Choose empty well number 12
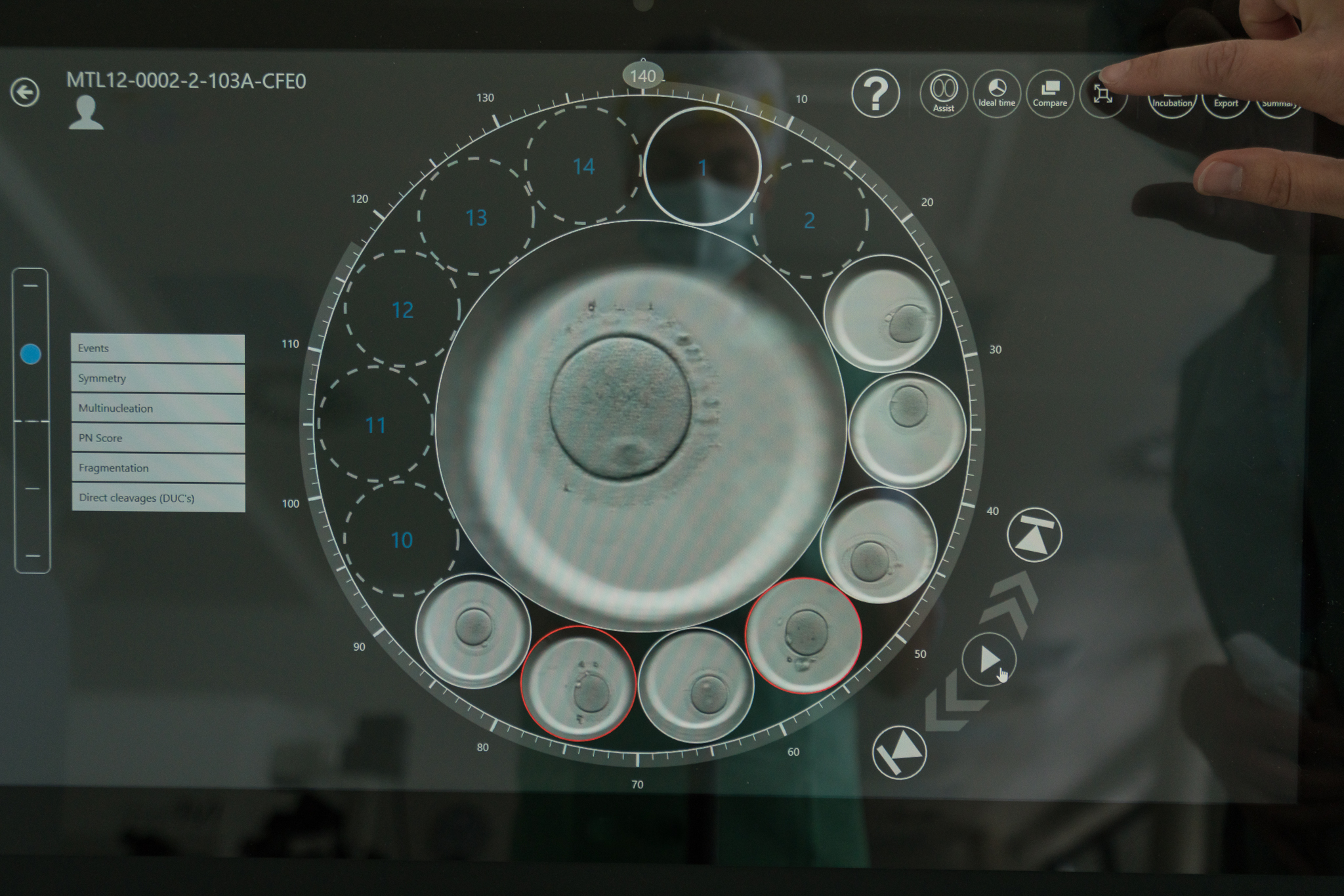The width and height of the screenshot is (1344, 896). tap(402, 310)
